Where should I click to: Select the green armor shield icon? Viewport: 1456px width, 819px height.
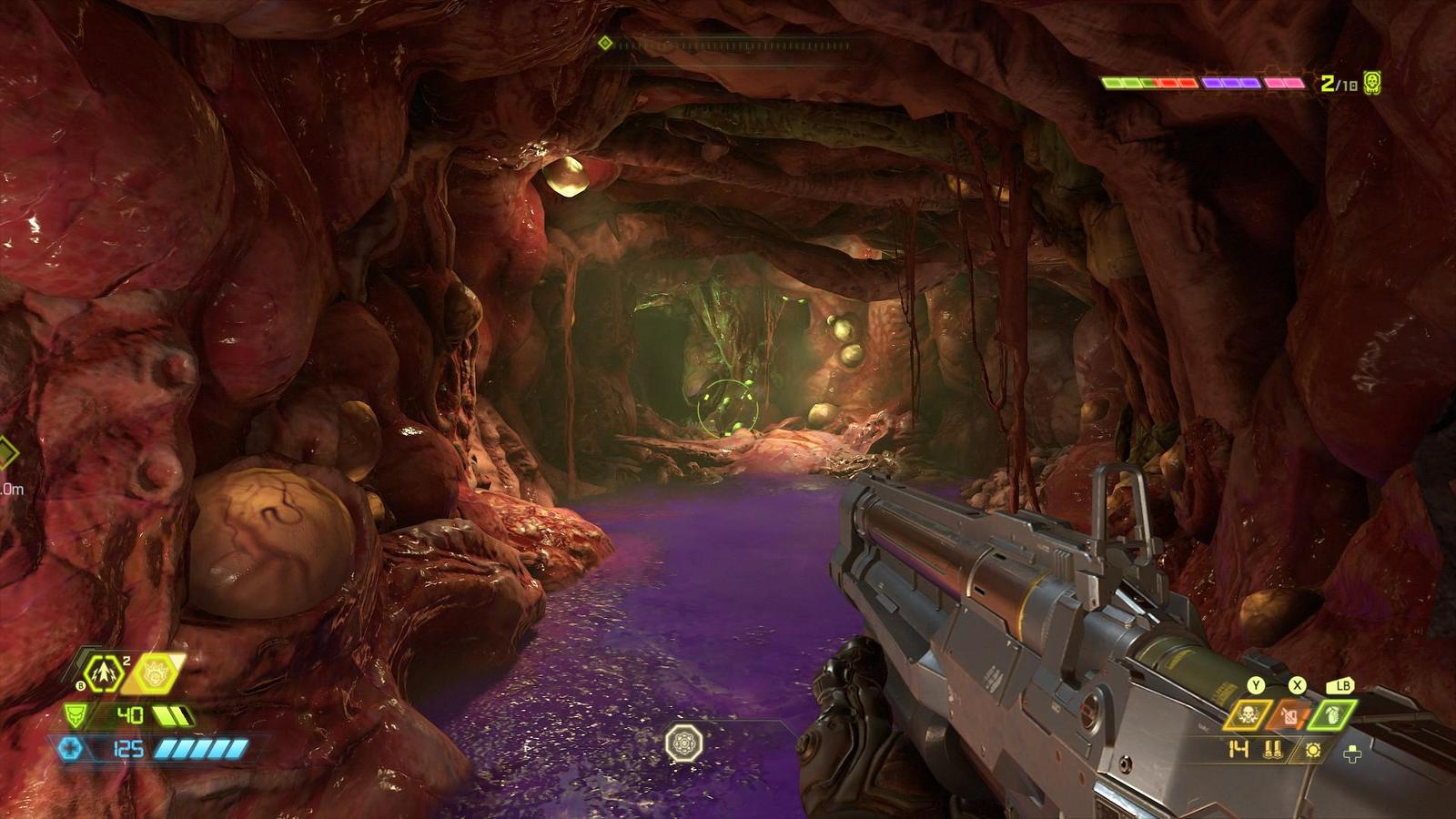(x=76, y=715)
